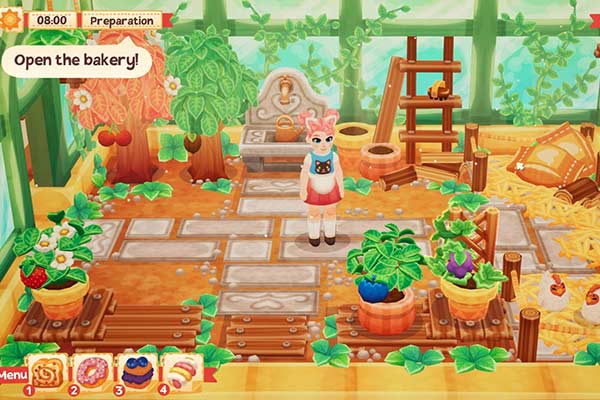Select the blueberry pastry slot
600x400 pixels.
tap(137, 371)
